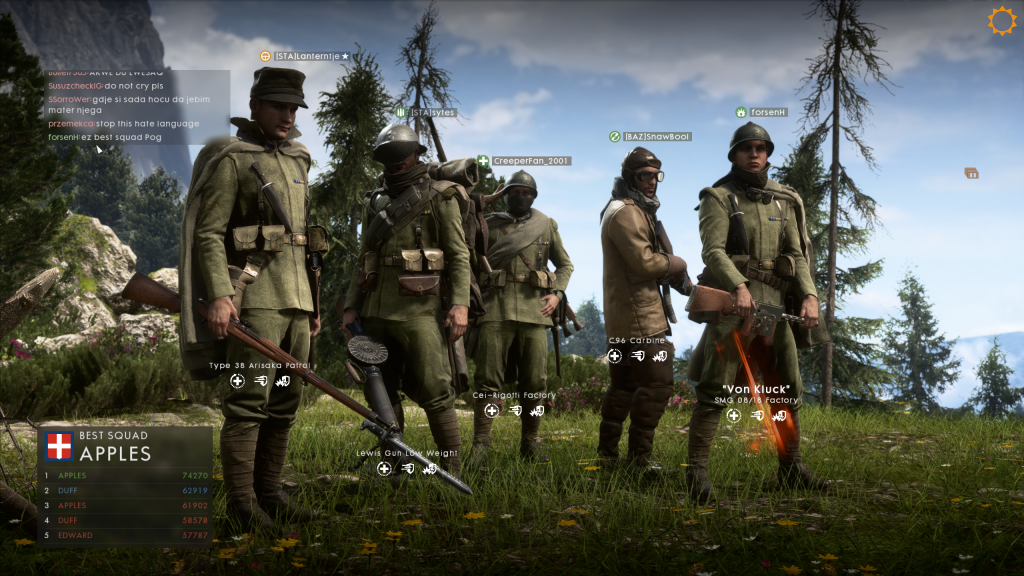Viewport: 1024px width, 576px height.
Task: Select the [STA]Lanterntje player name tag
Action: point(310,57)
